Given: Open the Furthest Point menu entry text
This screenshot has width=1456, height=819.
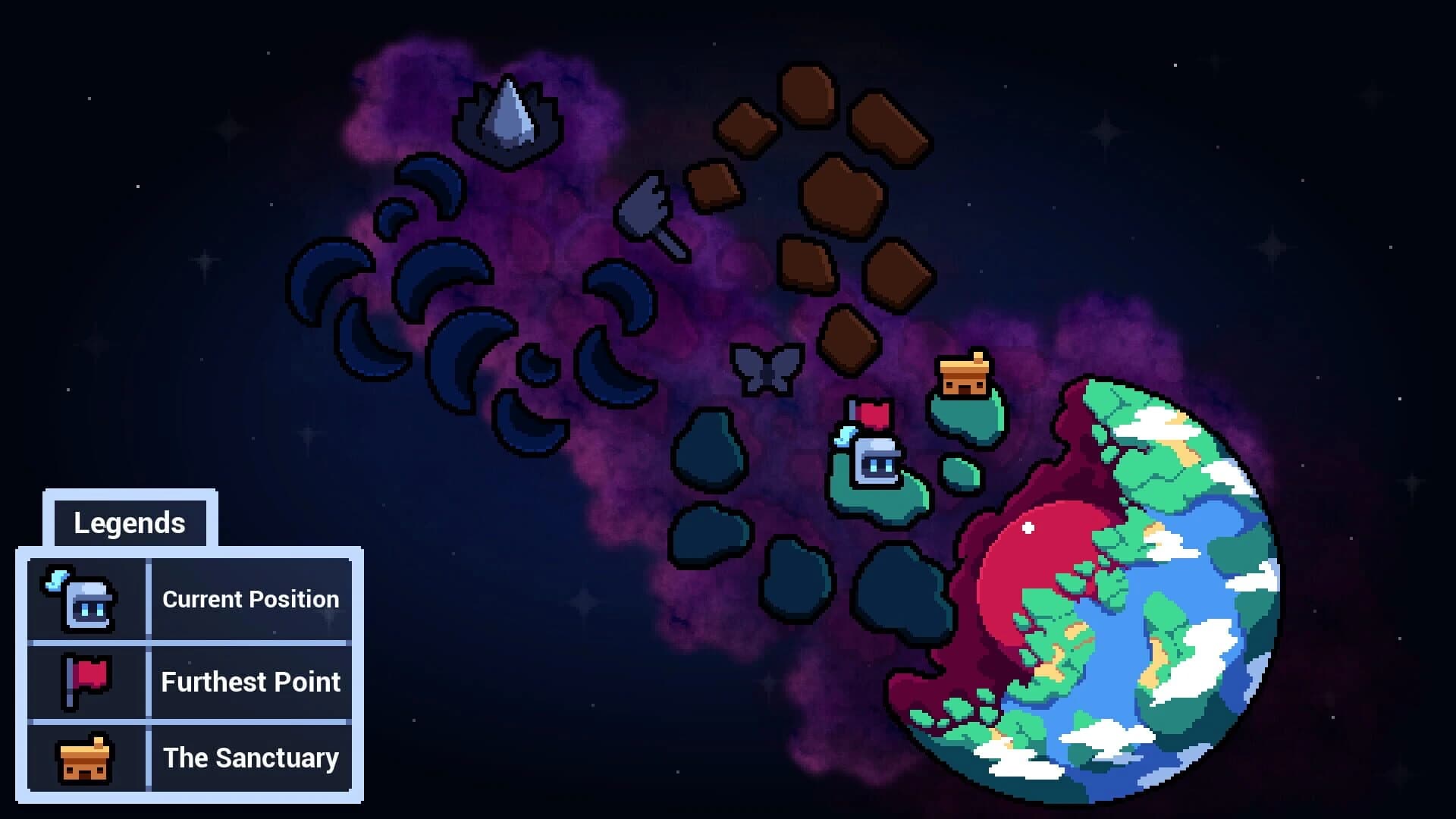Looking at the screenshot, I should pos(251,682).
